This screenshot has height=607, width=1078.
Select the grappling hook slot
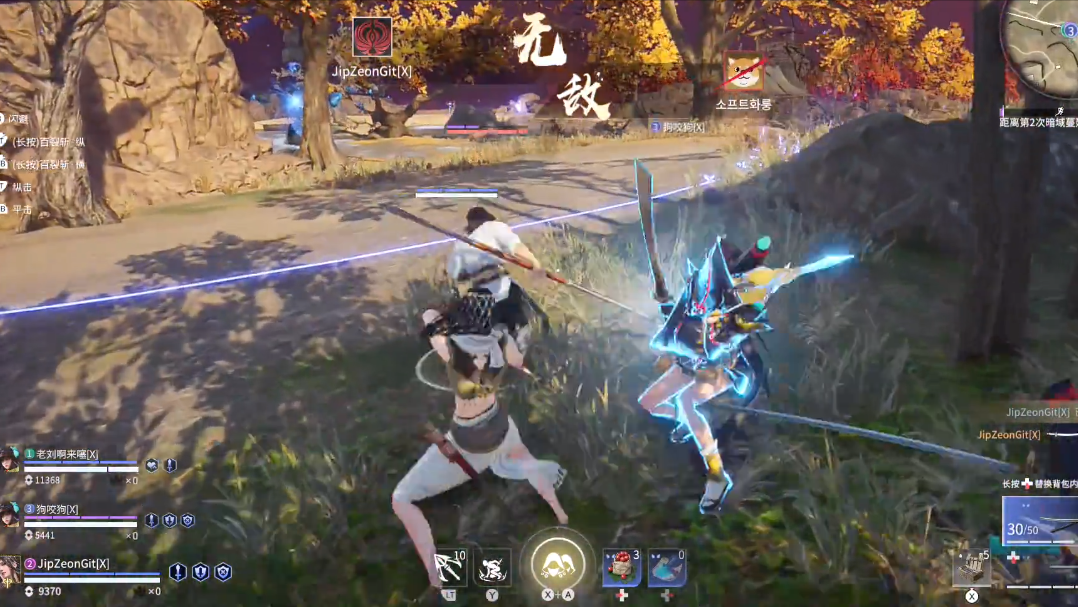[x=449, y=567]
